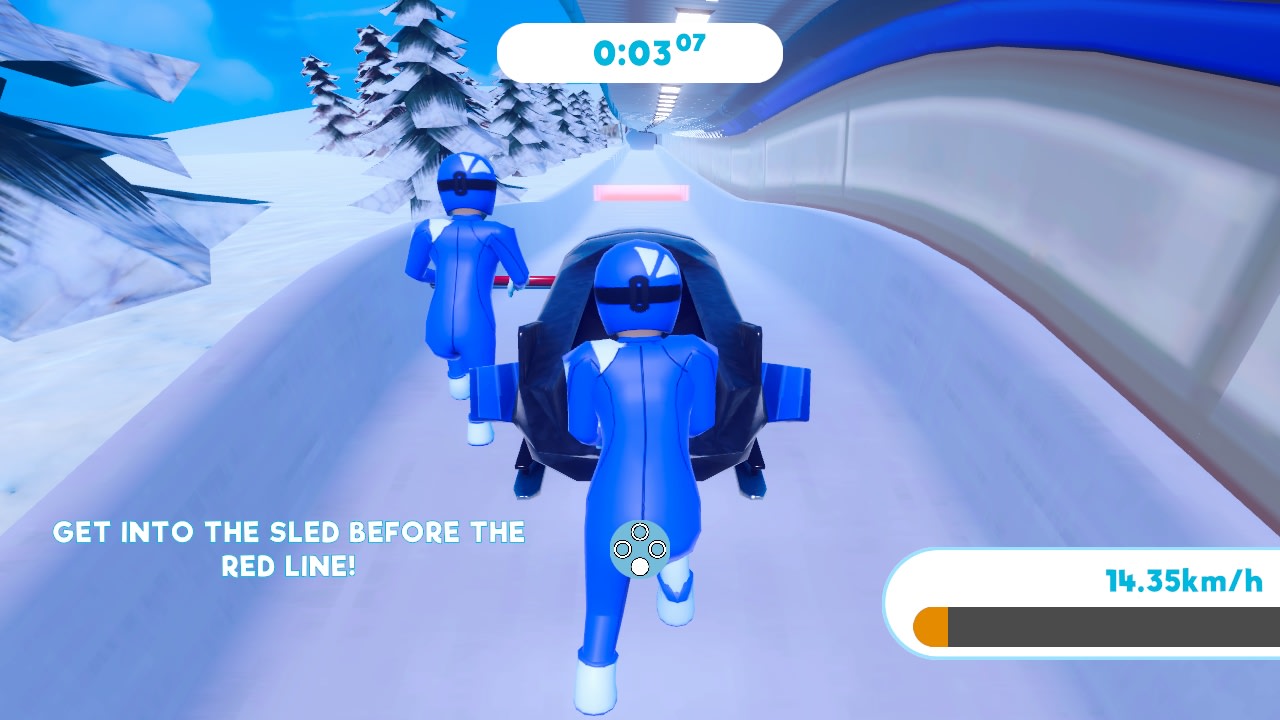1280x720 pixels.
Task: Click the top circle of the button prompt
Action: (x=640, y=531)
